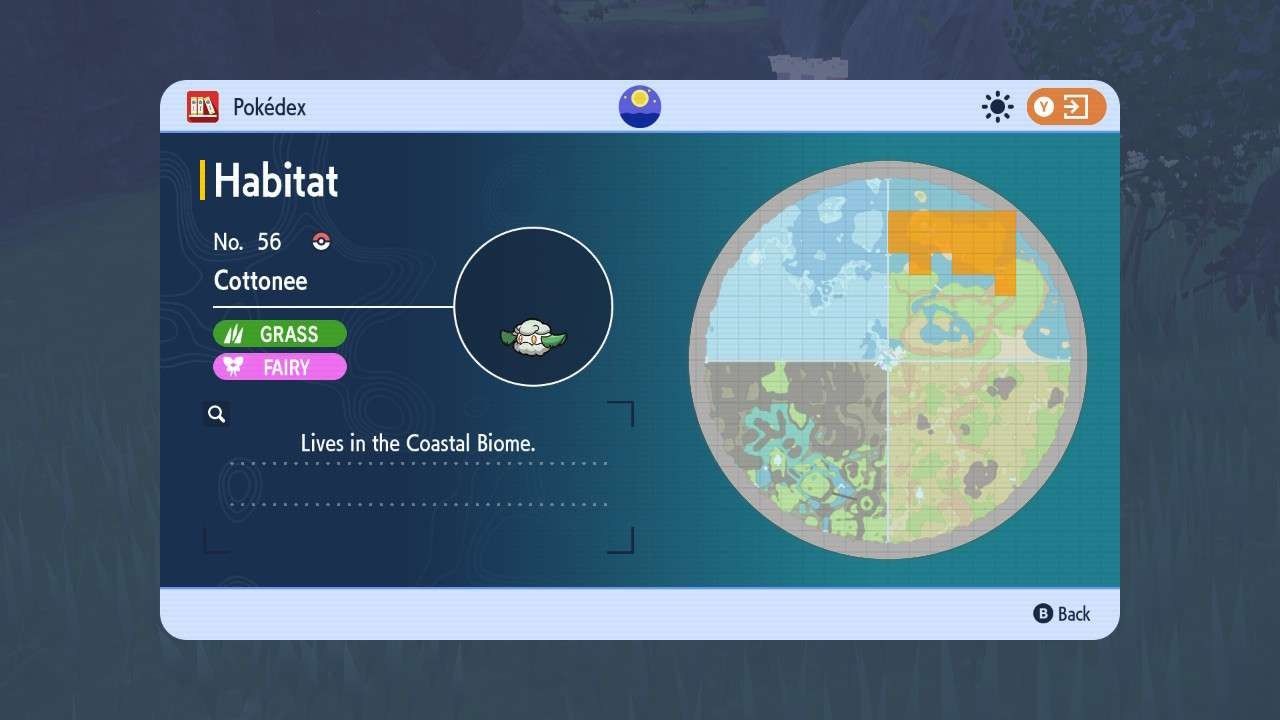
Task: Select the FAIRY type badge
Action: [x=280, y=367]
